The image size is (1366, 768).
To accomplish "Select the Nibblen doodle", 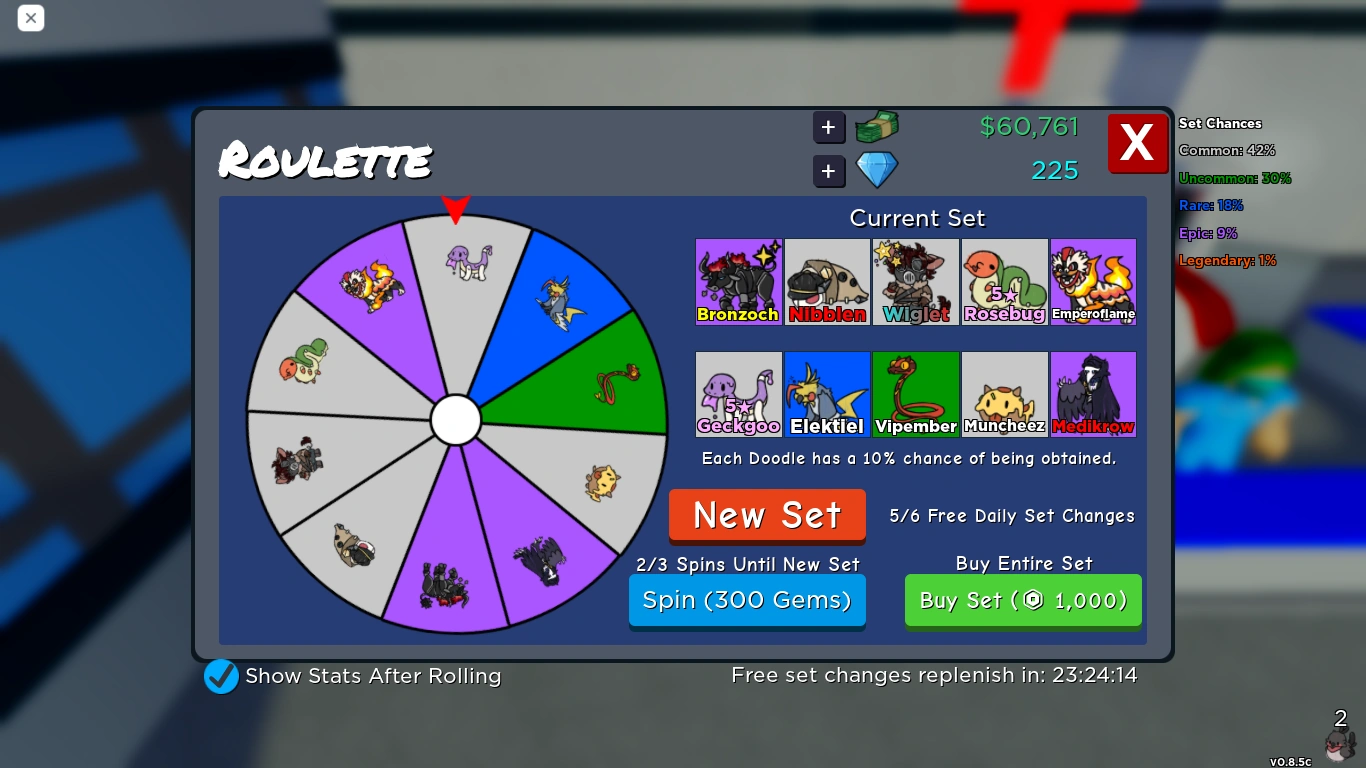I will pyautogui.click(x=827, y=281).
